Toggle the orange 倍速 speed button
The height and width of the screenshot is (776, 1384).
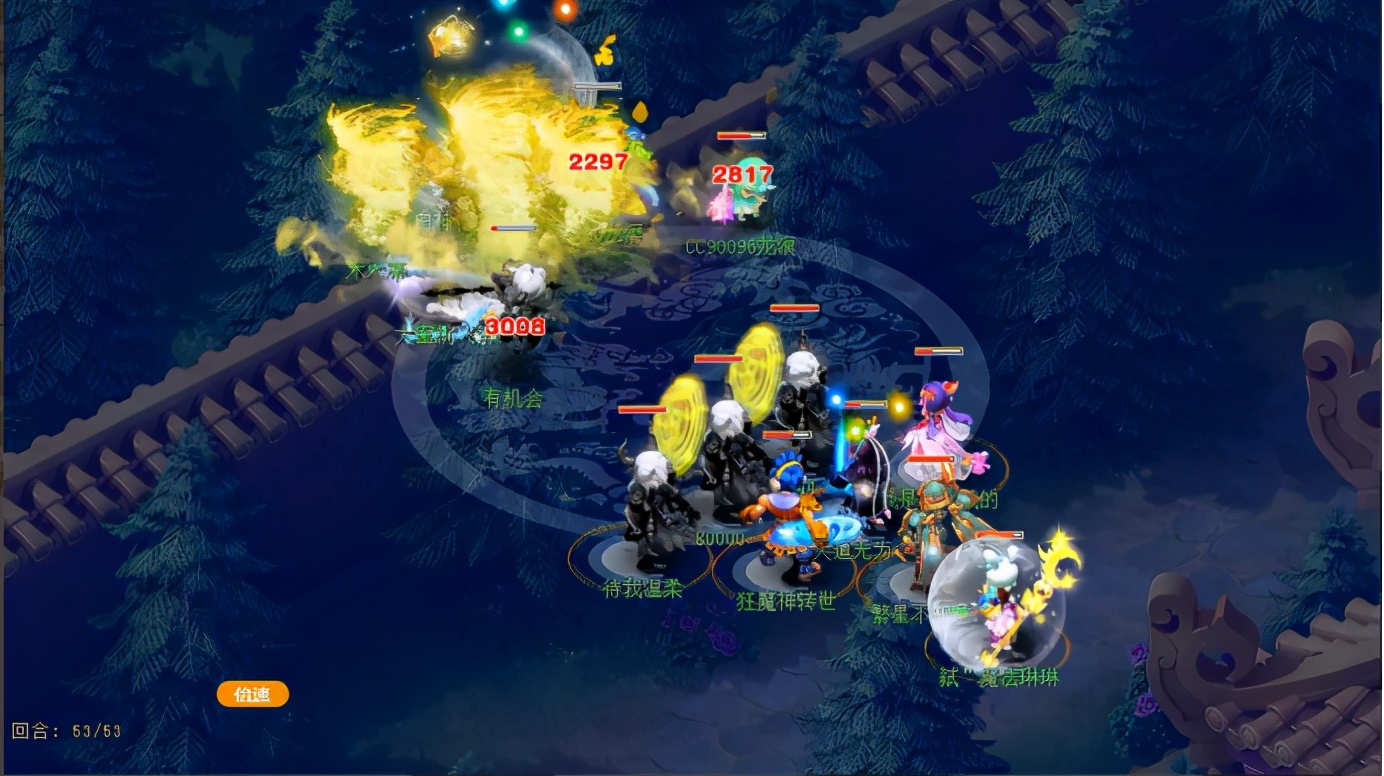[252, 694]
